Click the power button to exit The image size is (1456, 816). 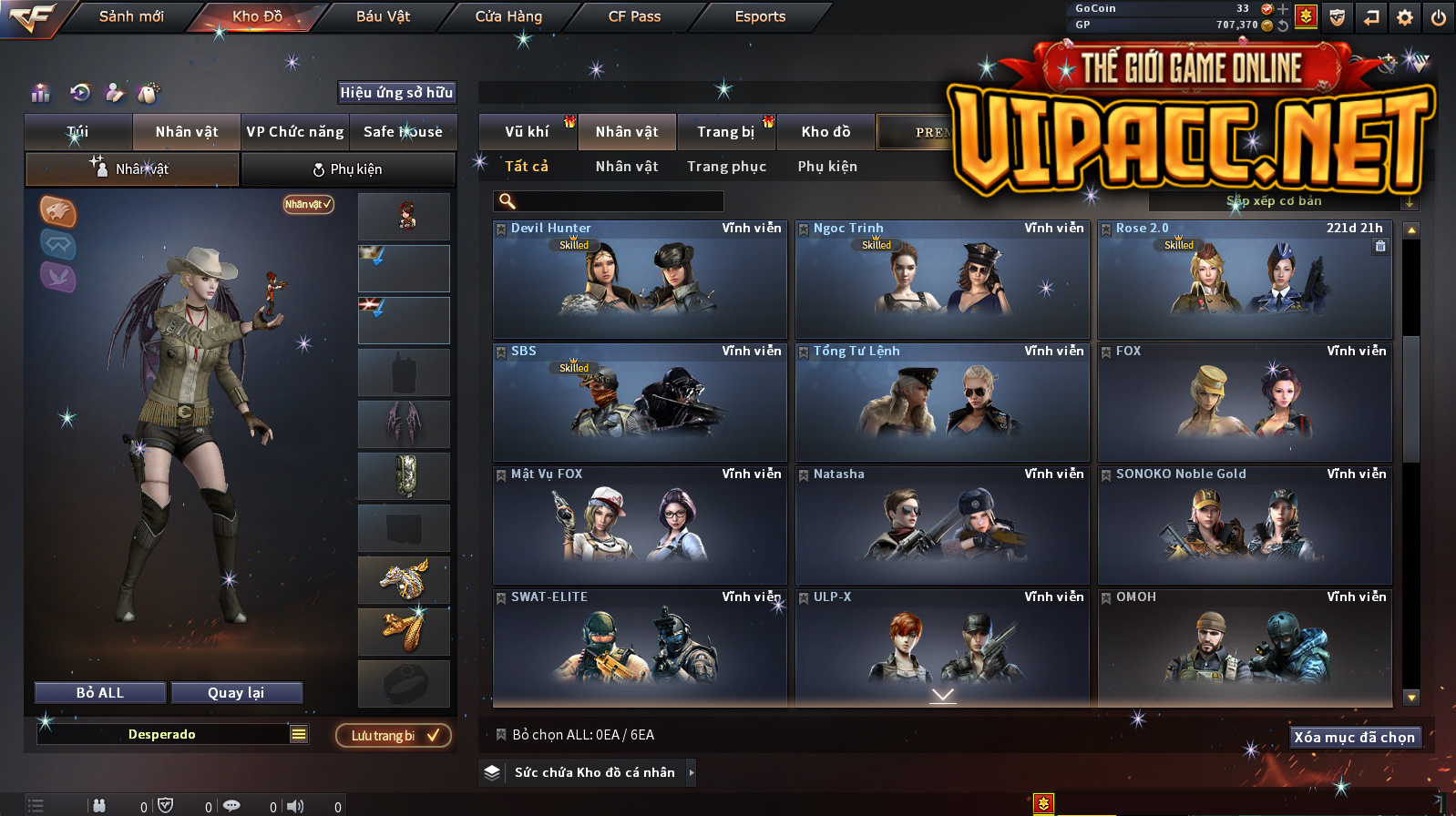pos(1439,17)
